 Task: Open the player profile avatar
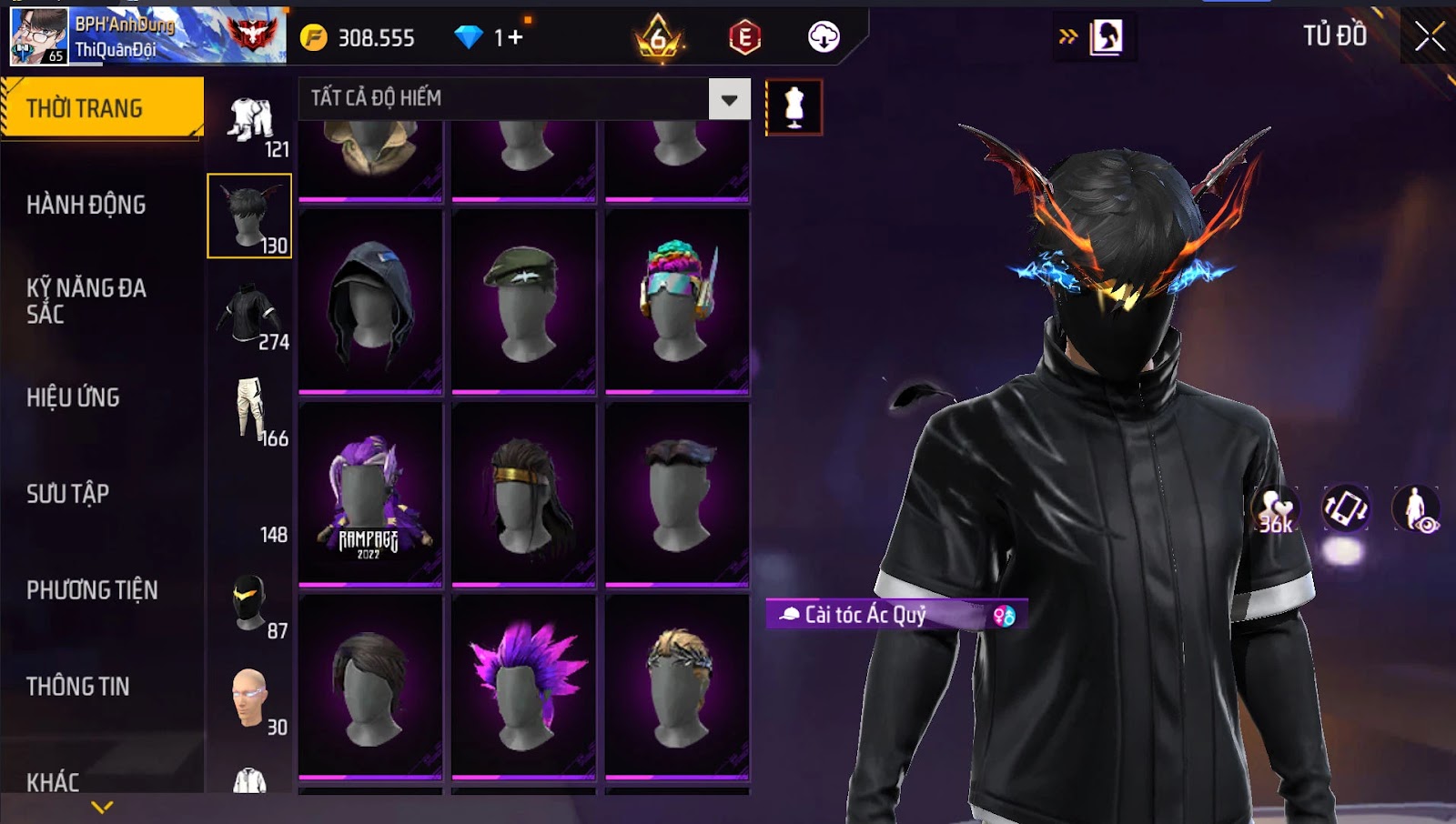click(x=39, y=36)
